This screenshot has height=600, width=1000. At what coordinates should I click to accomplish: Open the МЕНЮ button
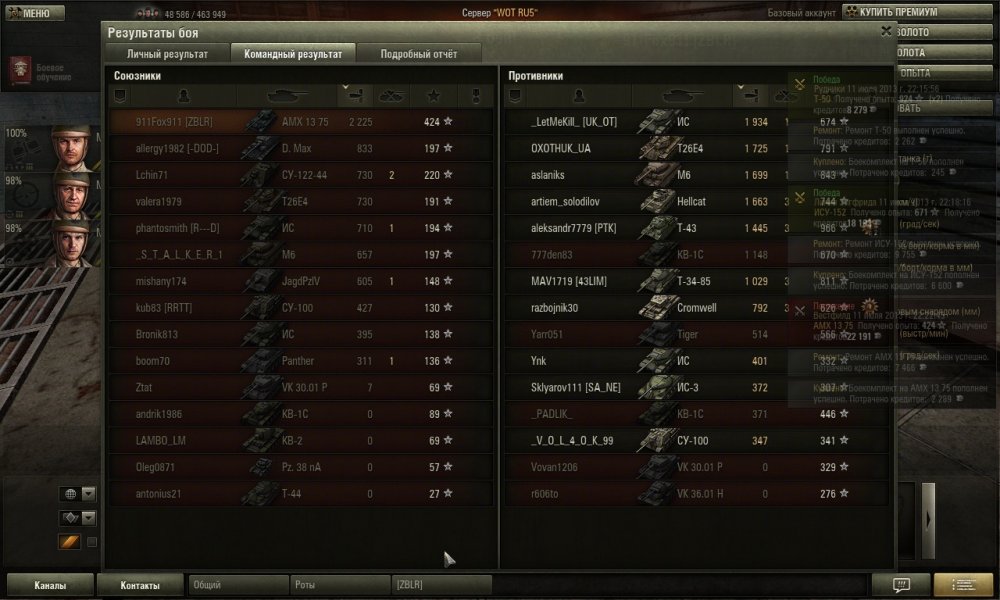point(28,13)
